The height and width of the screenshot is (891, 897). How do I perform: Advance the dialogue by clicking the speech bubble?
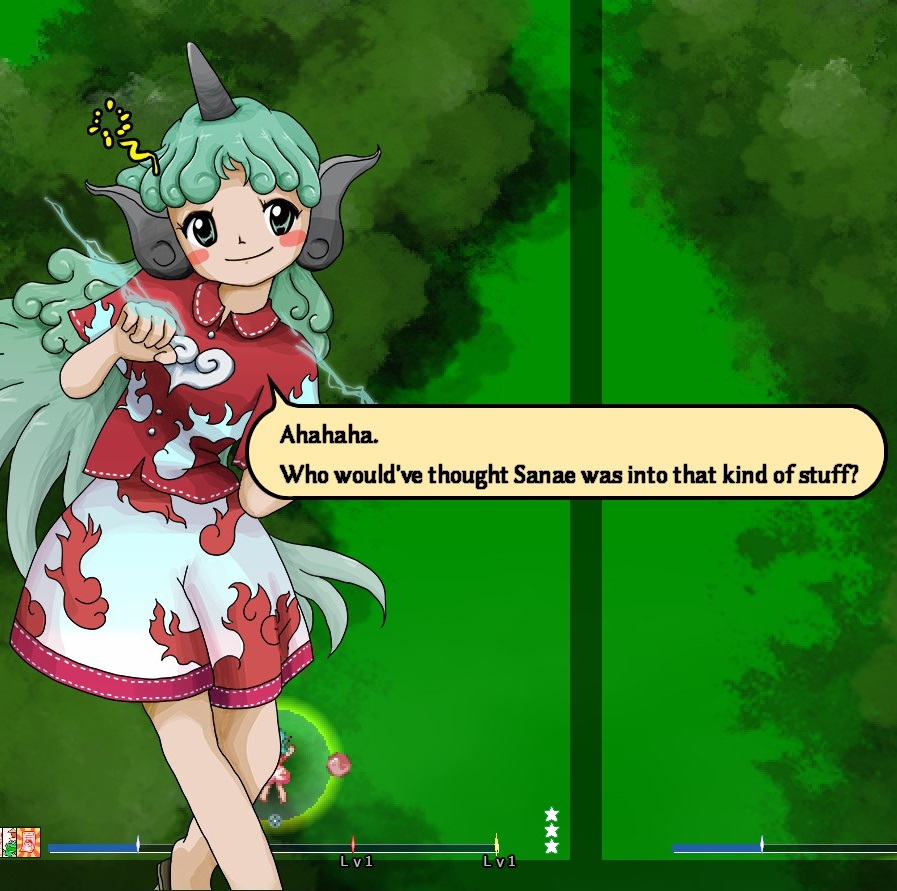(x=567, y=453)
